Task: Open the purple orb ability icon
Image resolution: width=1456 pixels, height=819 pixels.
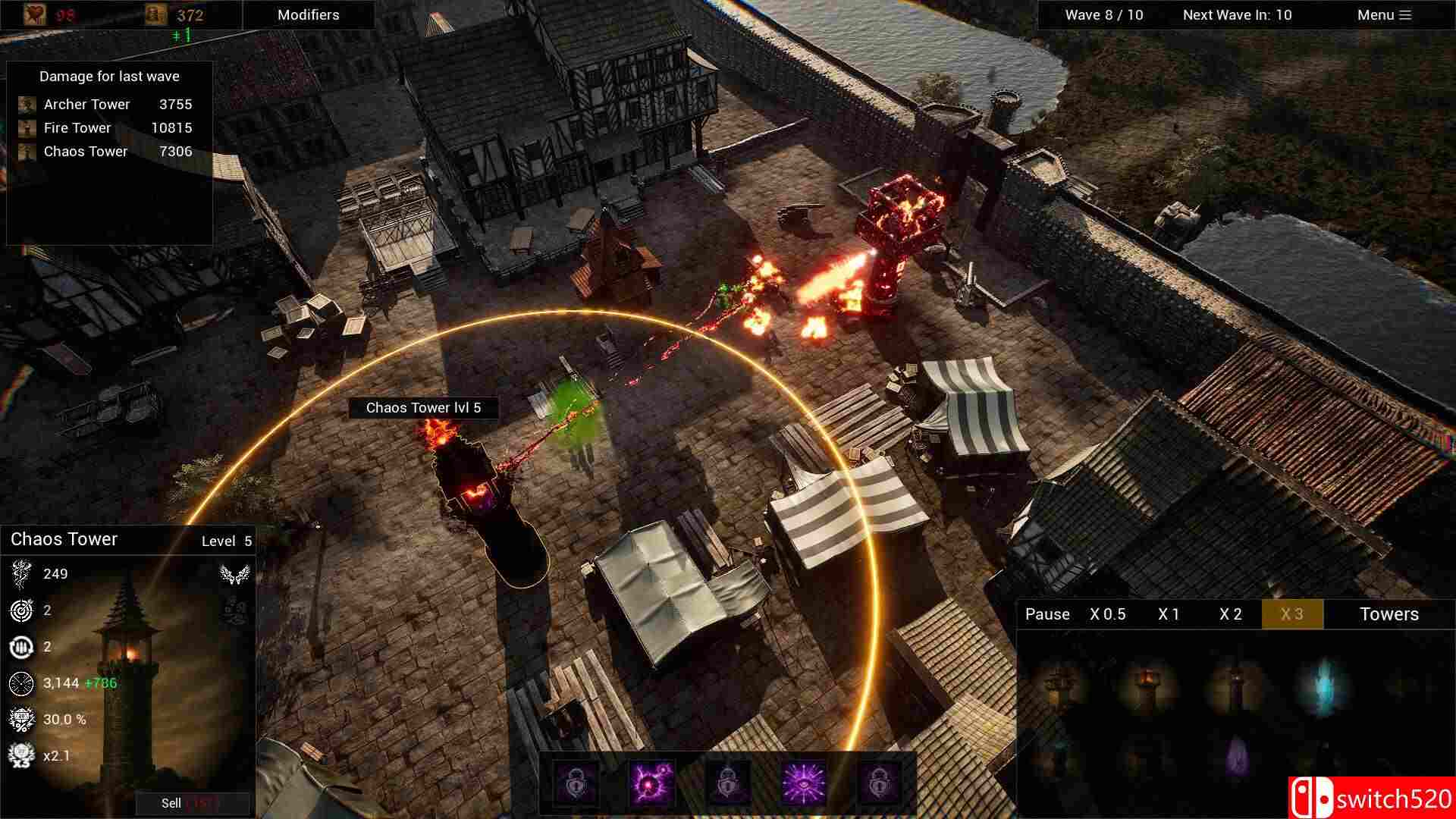Action: (x=652, y=783)
